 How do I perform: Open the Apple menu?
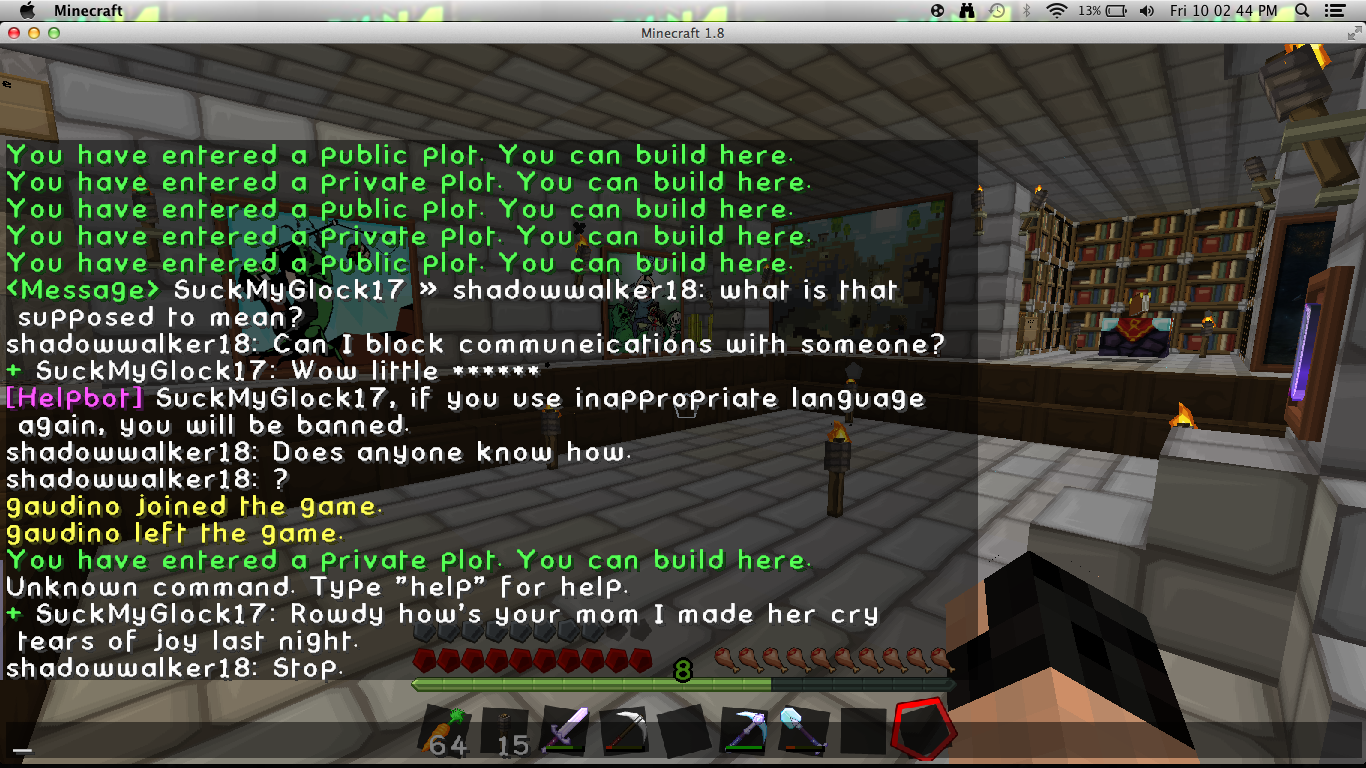pyautogui.click(x=27, y=11)
